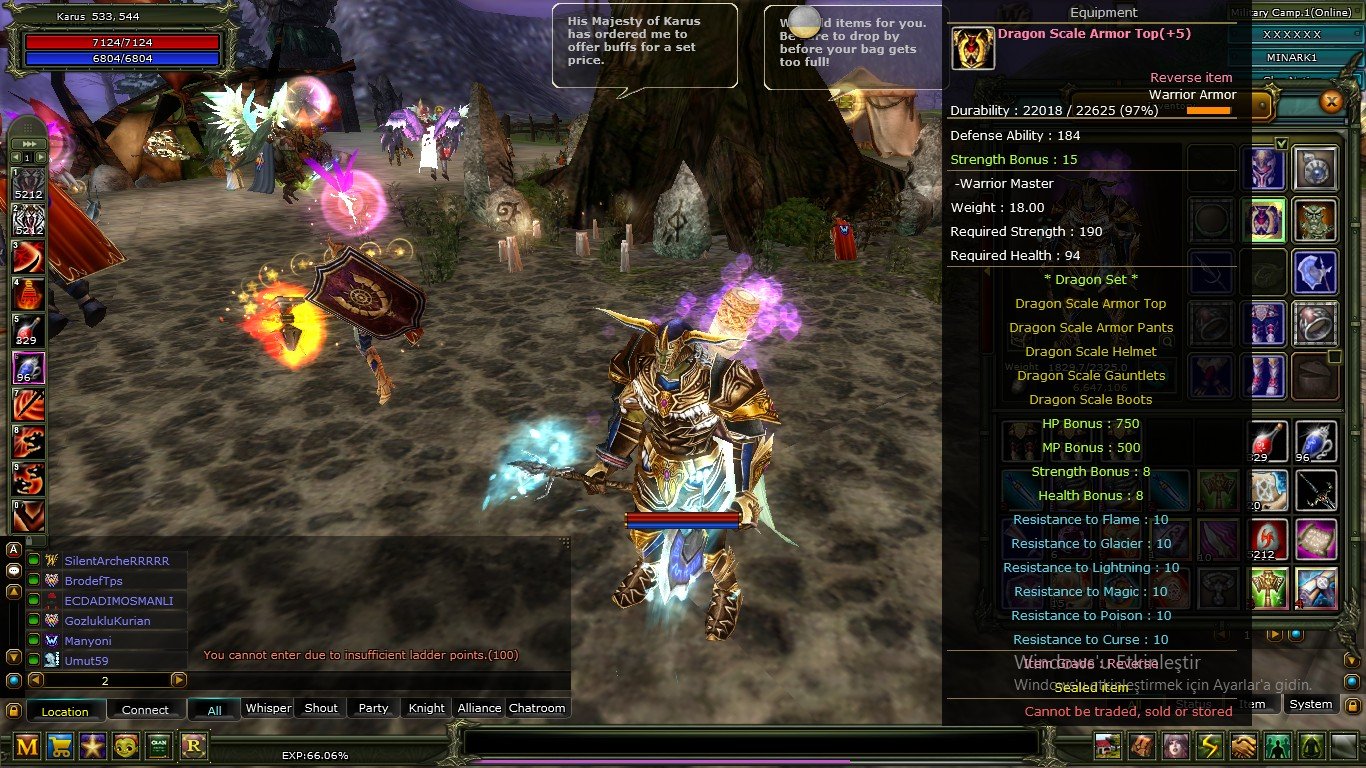Viewport: 1366px width, 768px height.
Task: Click the R icon on the bottom toolbar
Action: 192,746
